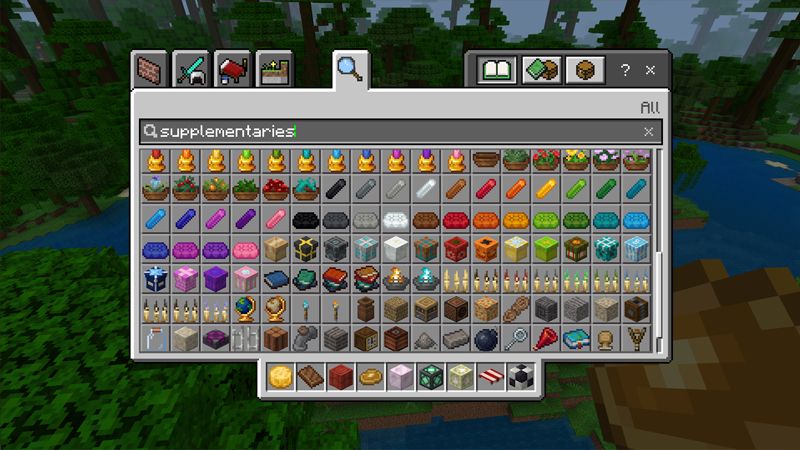Screen dimensions: 800x450
Task: Choose the red-and-white striped item in hotbar
Action: tap(490, 377)
